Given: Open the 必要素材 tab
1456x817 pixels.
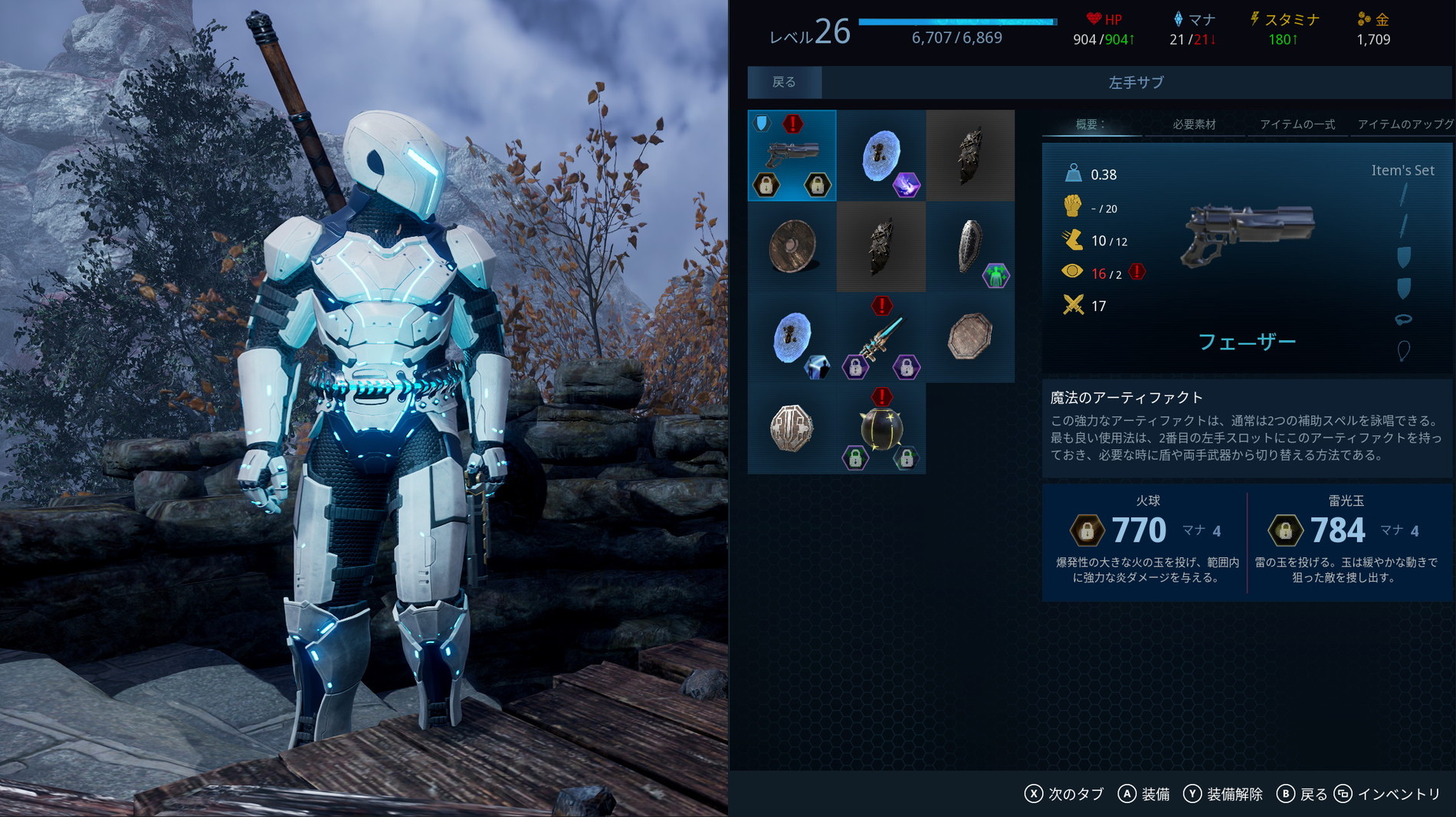Looking at the screenshot, I should click(x=1194, y=124).
